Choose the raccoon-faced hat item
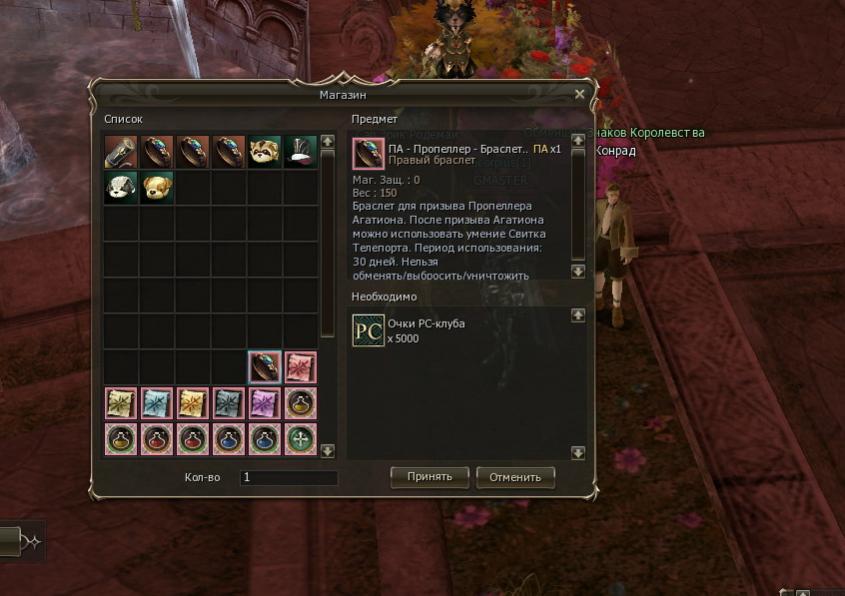Screen dimensions: 845x596 [x=265, y=152]
